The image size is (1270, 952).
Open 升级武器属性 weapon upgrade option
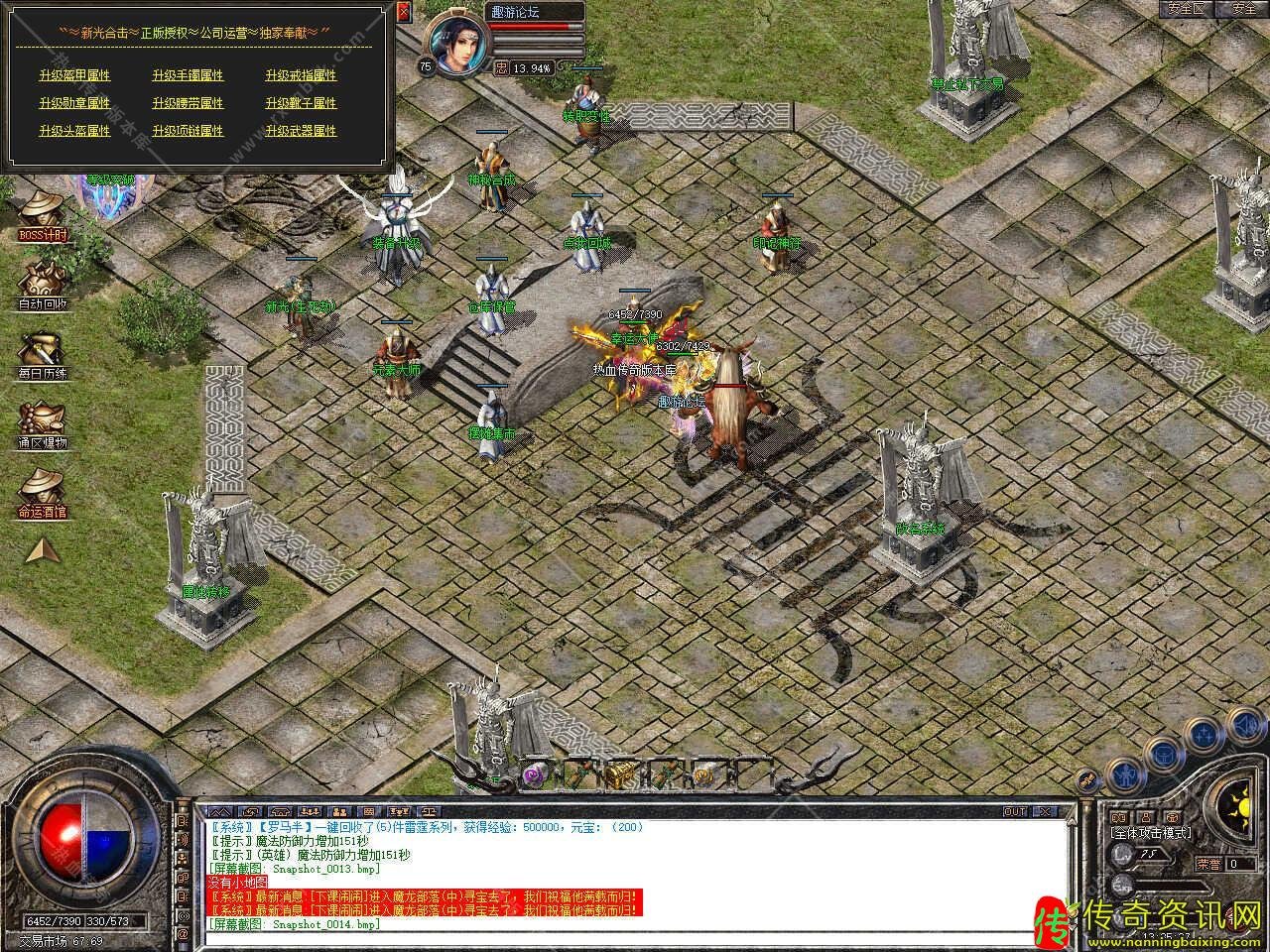pyautogui.click(x=301, y=131)
